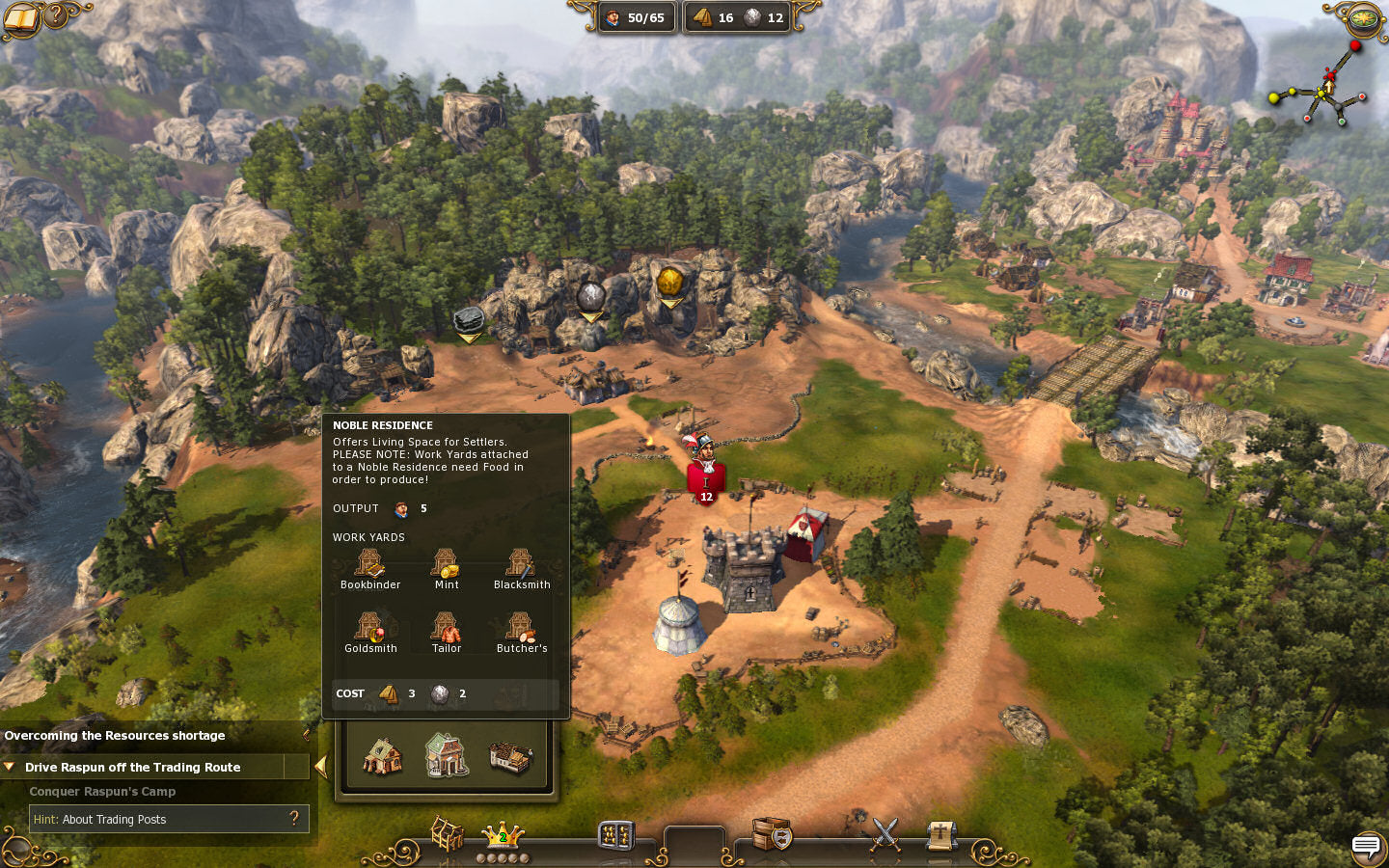The width and height of the screenshot is (1389, 868).
Task: Pick the long timber-roofed building icon
Action: (510, 757)
